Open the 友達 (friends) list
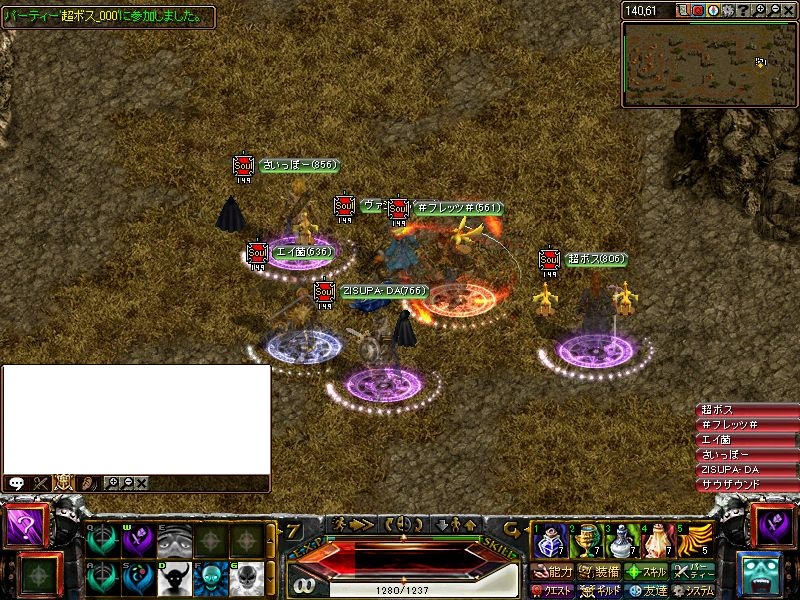This screenshot has height=600, width=800. [644, 591]
